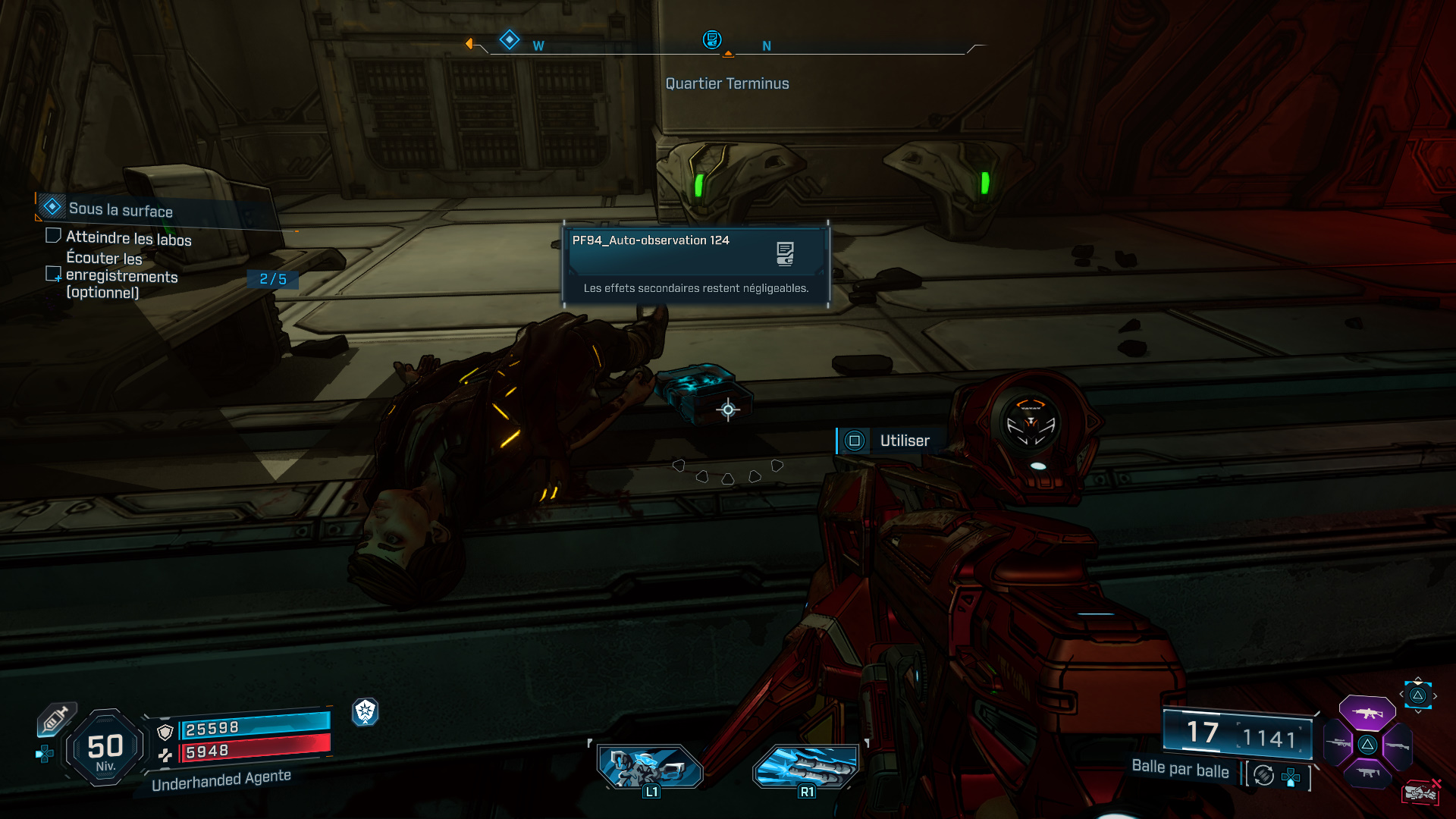Select the 'Sous la surface' quest title
Viewport: 1456px width, 819px height.
(121, 210)
